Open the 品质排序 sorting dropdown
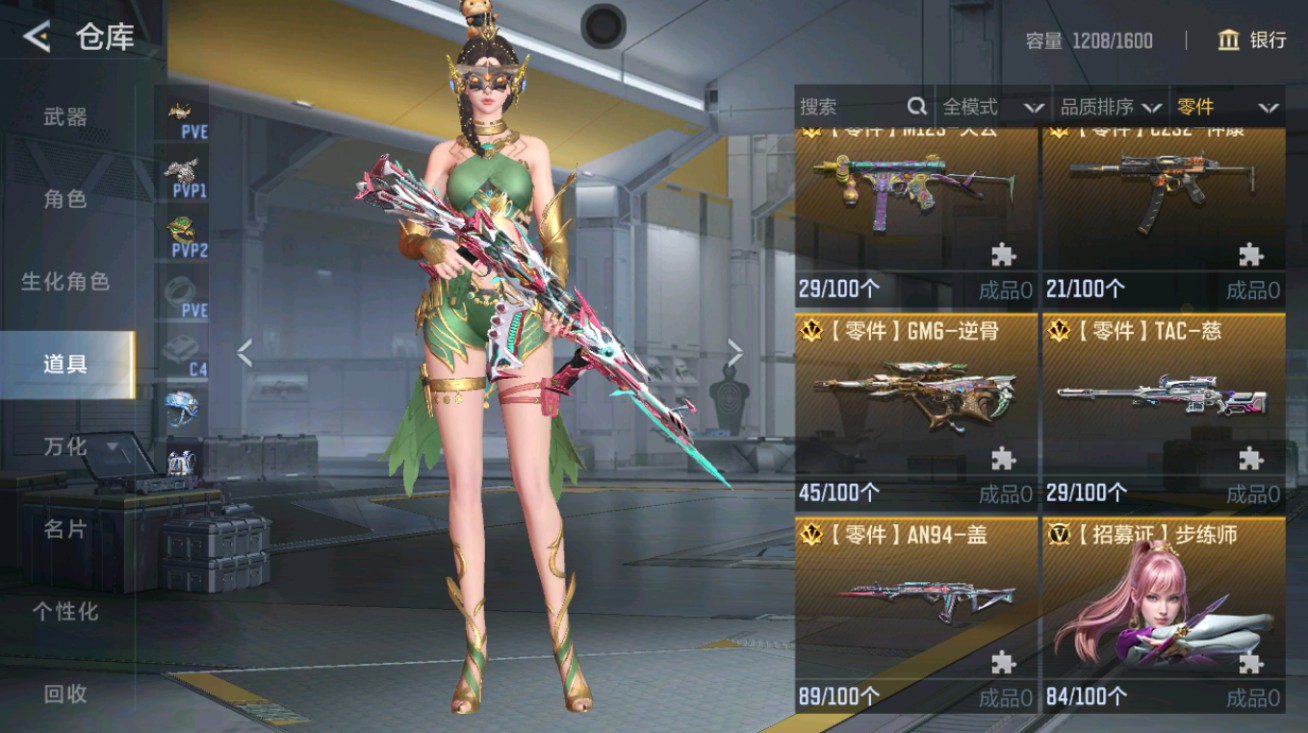Screen dimensions: 1308x733 coord(1120,106)
